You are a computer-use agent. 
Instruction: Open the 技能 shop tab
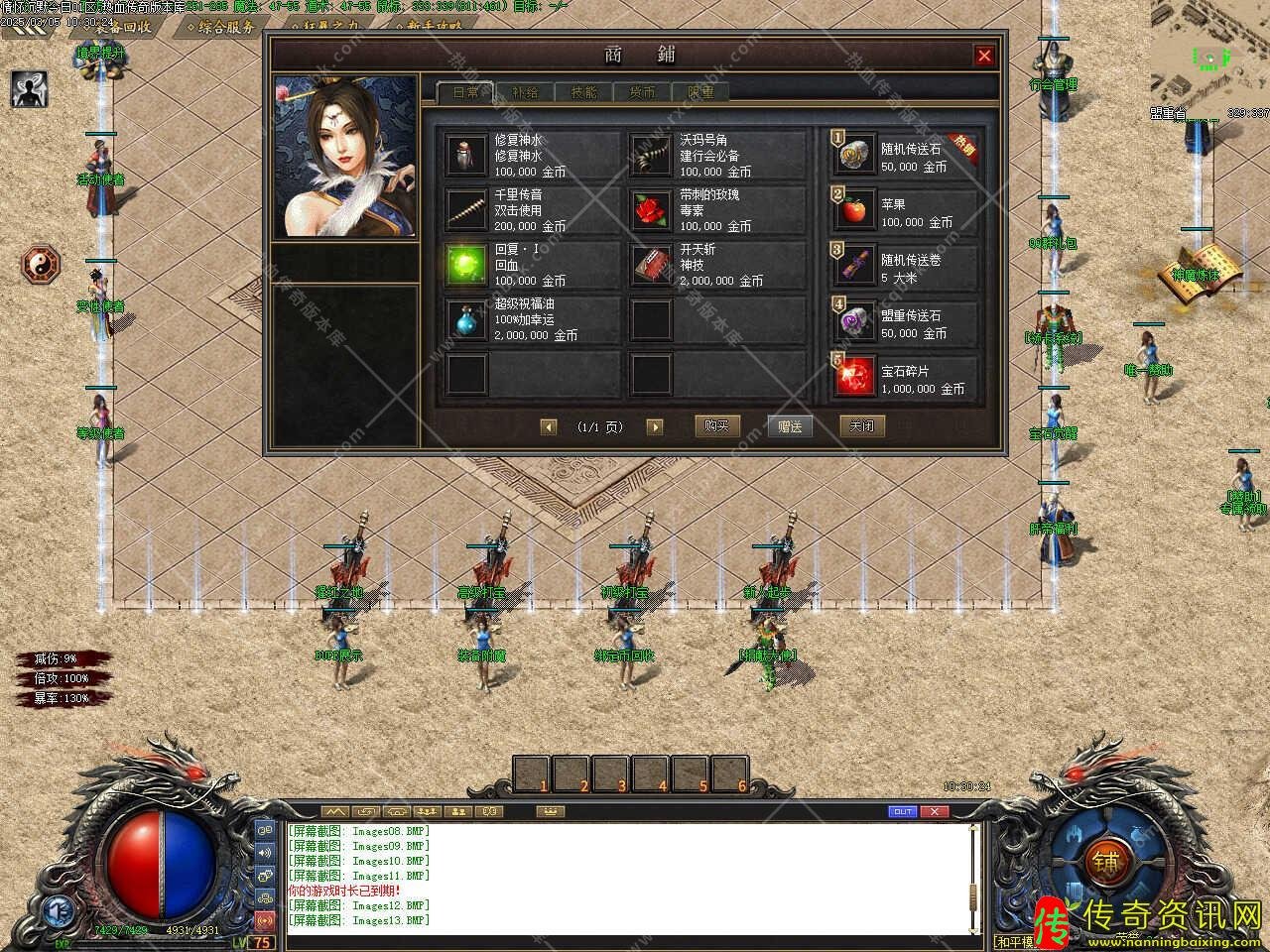pyautogui.click(x=583, y=92)
